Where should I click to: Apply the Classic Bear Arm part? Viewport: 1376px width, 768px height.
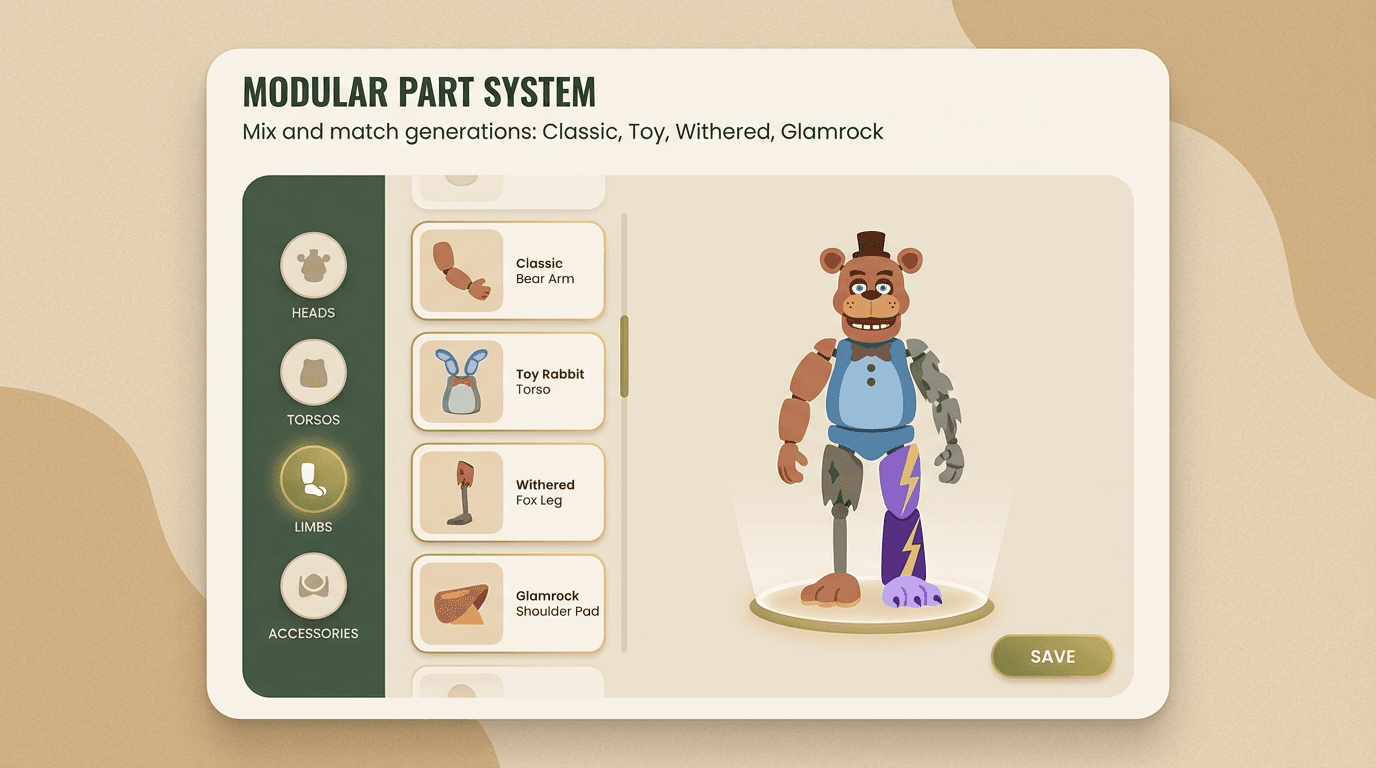point(507,270)
